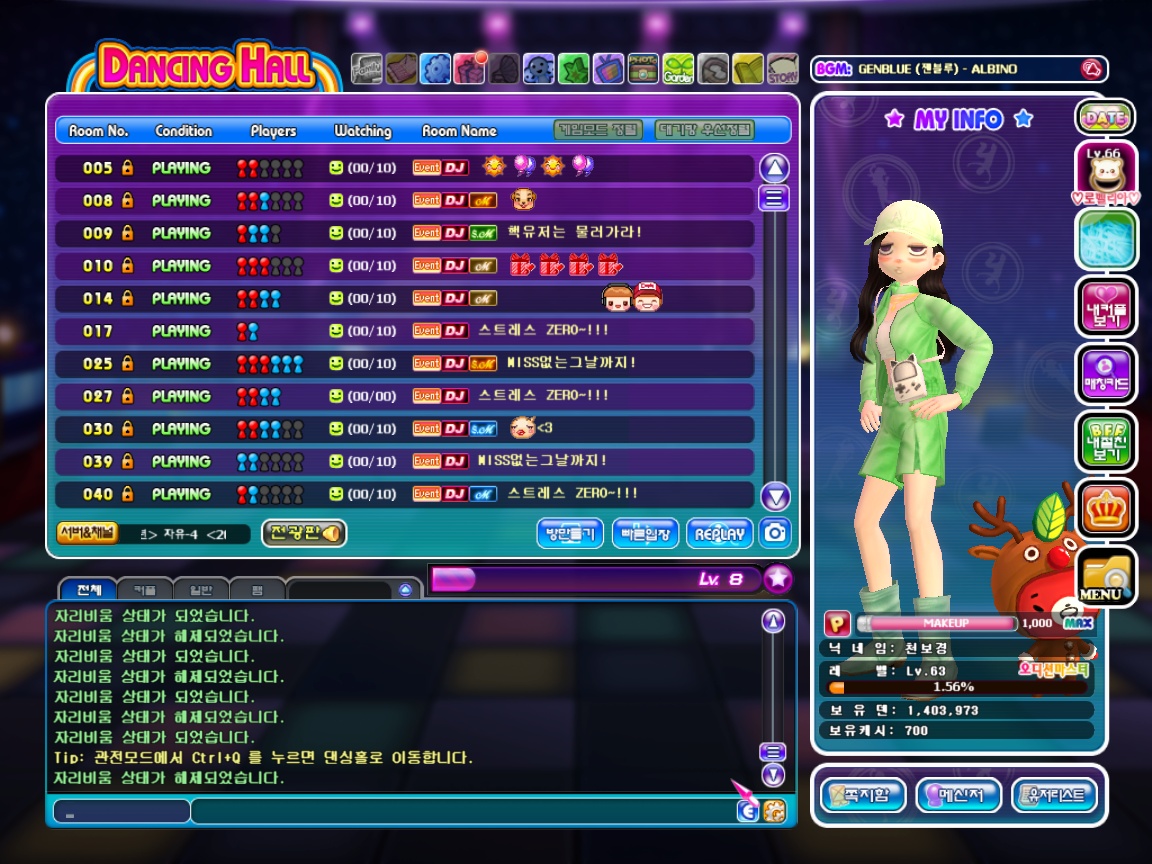Open the 전광판 megaphone billboard button
The height and width of the screenshot is (864, 1152).
coord(304,533)
